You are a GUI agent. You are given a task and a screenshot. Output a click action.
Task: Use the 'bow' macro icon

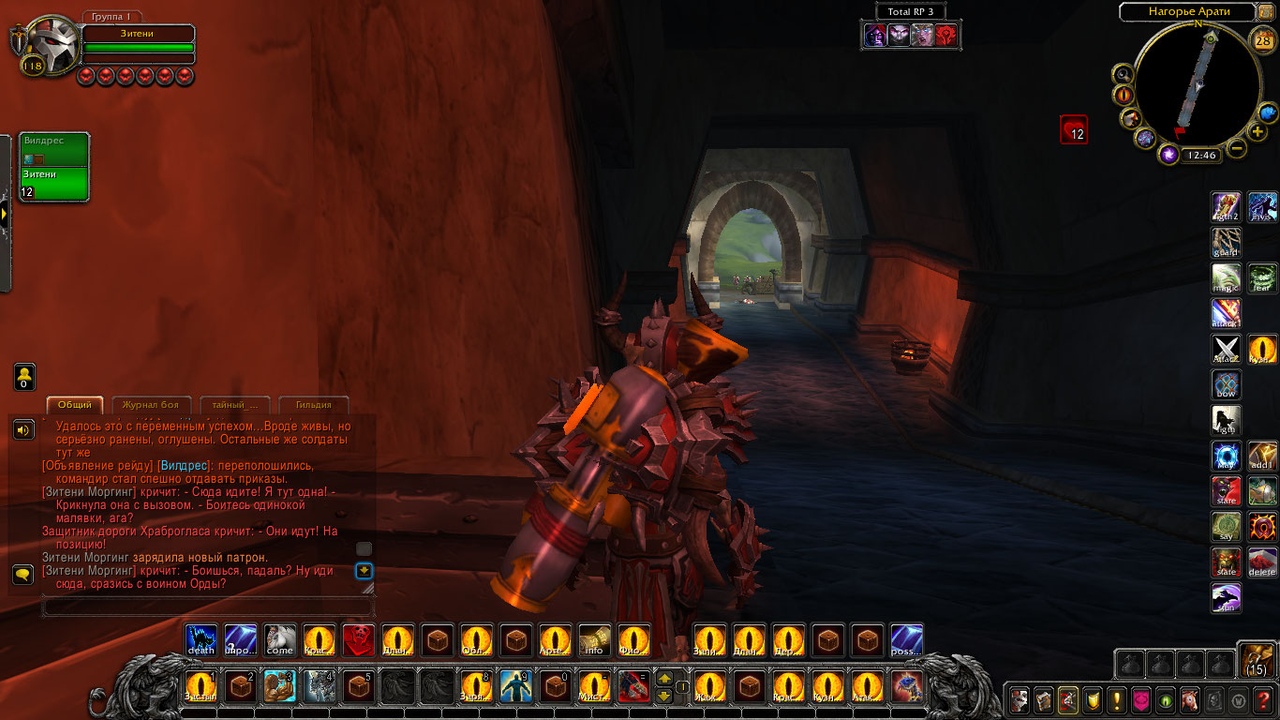click(1226, 385)
